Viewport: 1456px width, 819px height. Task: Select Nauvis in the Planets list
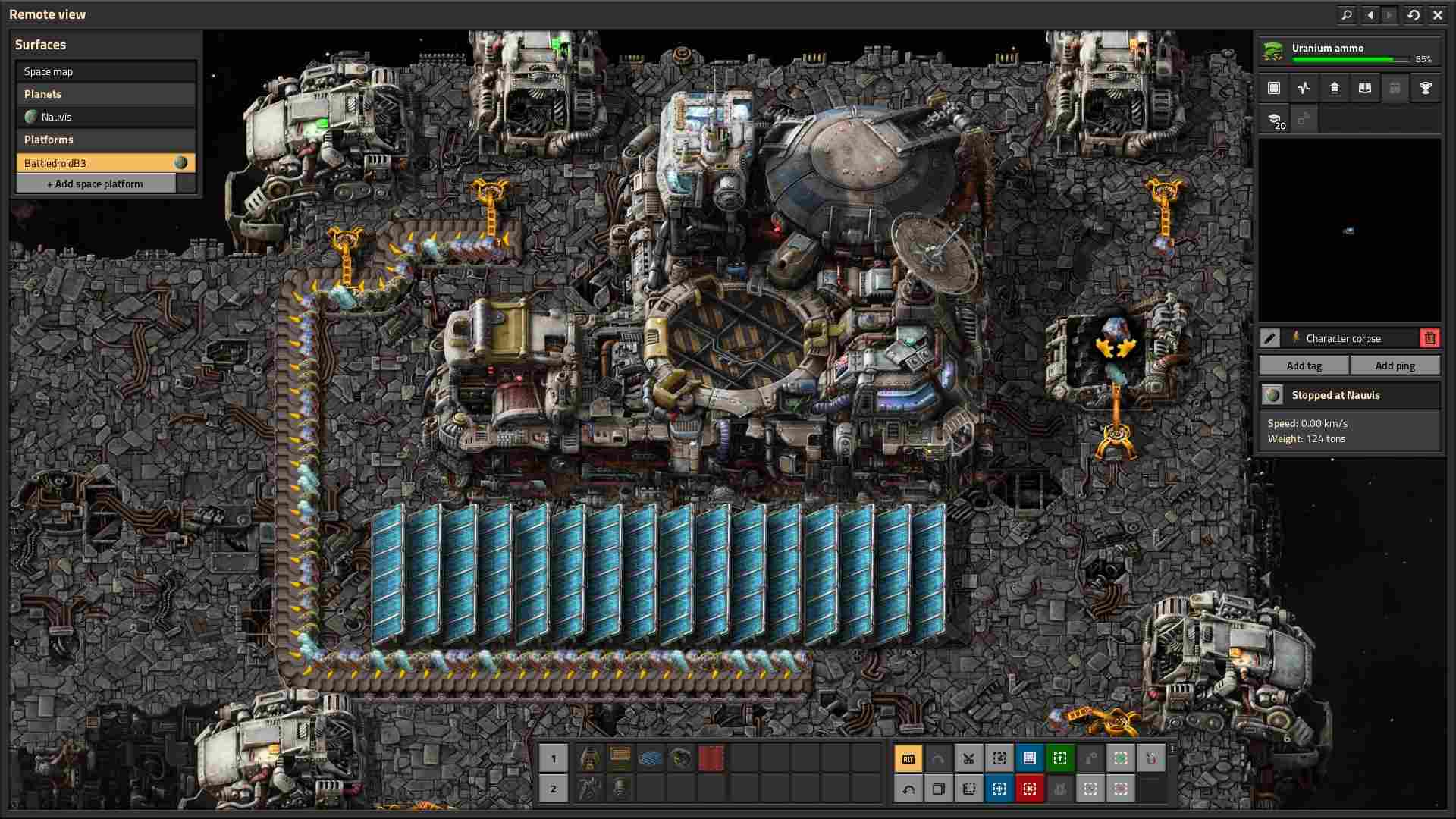coord(105,117)
